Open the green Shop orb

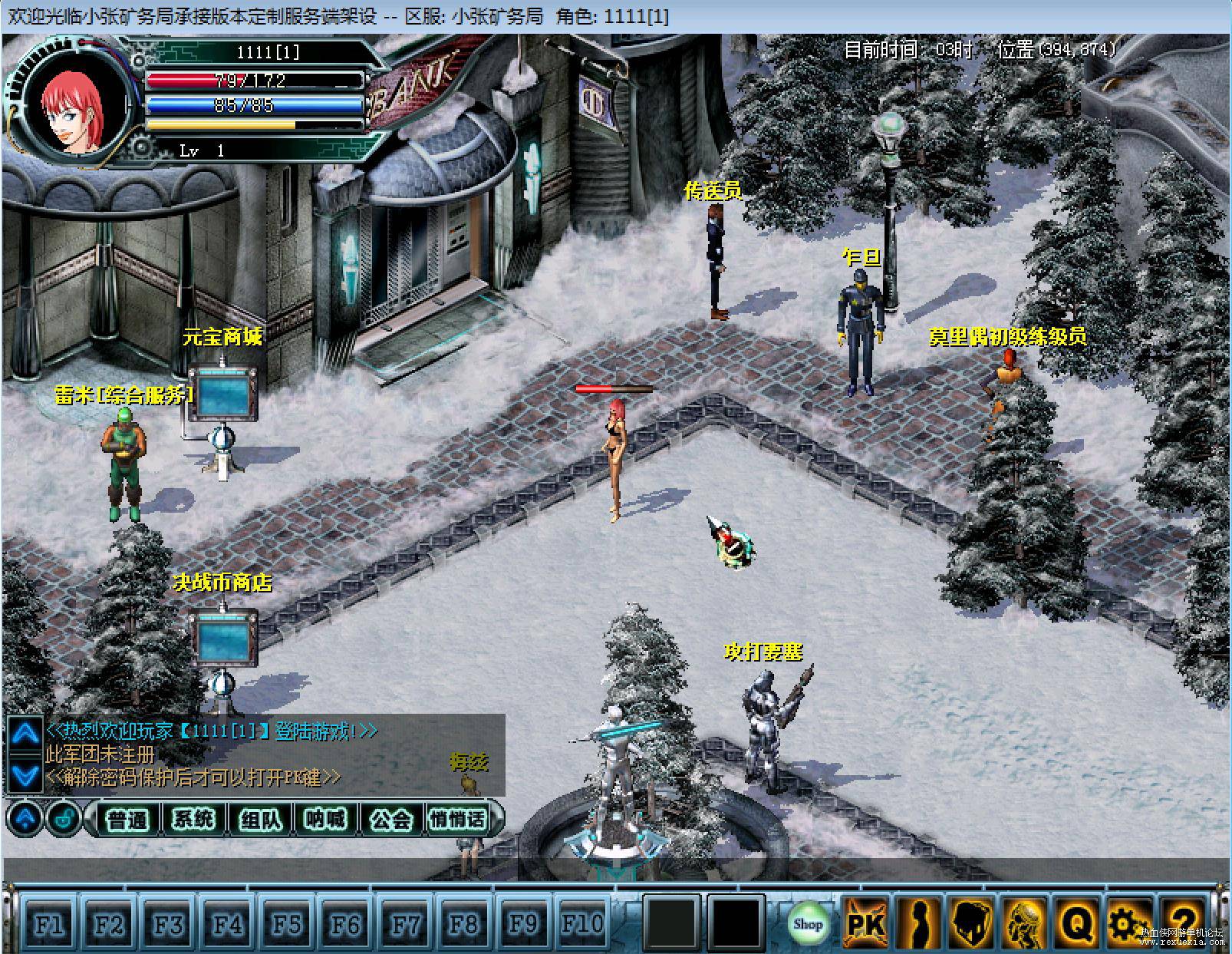pyautogui.click(x=807, y=923)
